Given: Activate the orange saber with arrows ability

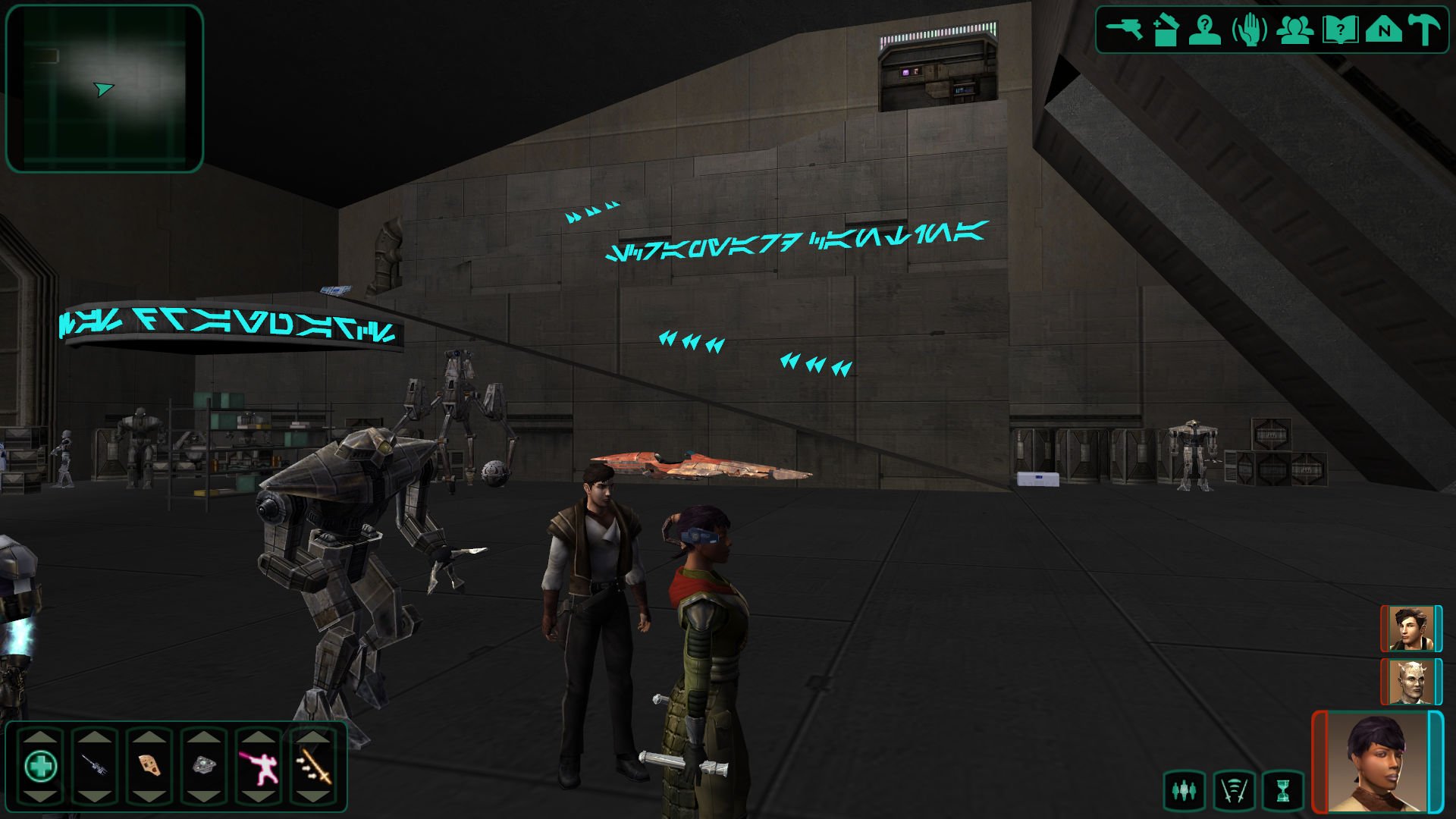Looking at the screenshot, I should click(313, 766).
